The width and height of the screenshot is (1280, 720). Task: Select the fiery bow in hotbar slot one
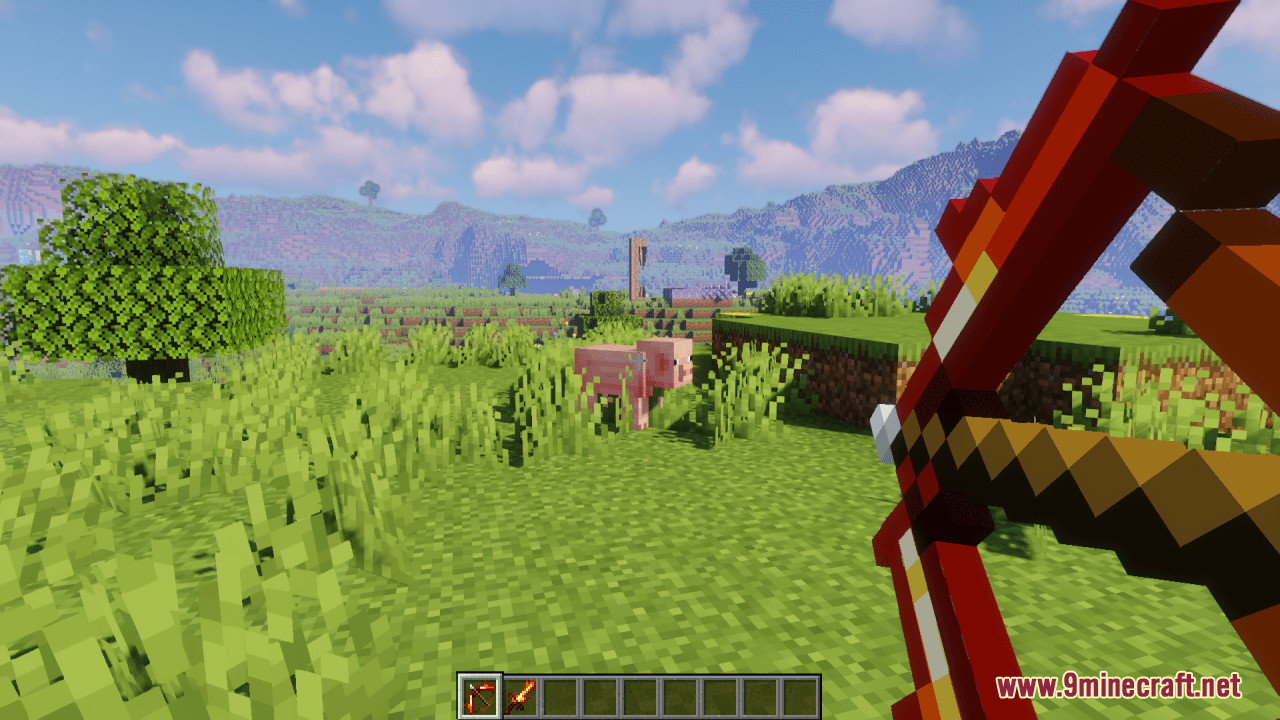[x=479, y=694]
